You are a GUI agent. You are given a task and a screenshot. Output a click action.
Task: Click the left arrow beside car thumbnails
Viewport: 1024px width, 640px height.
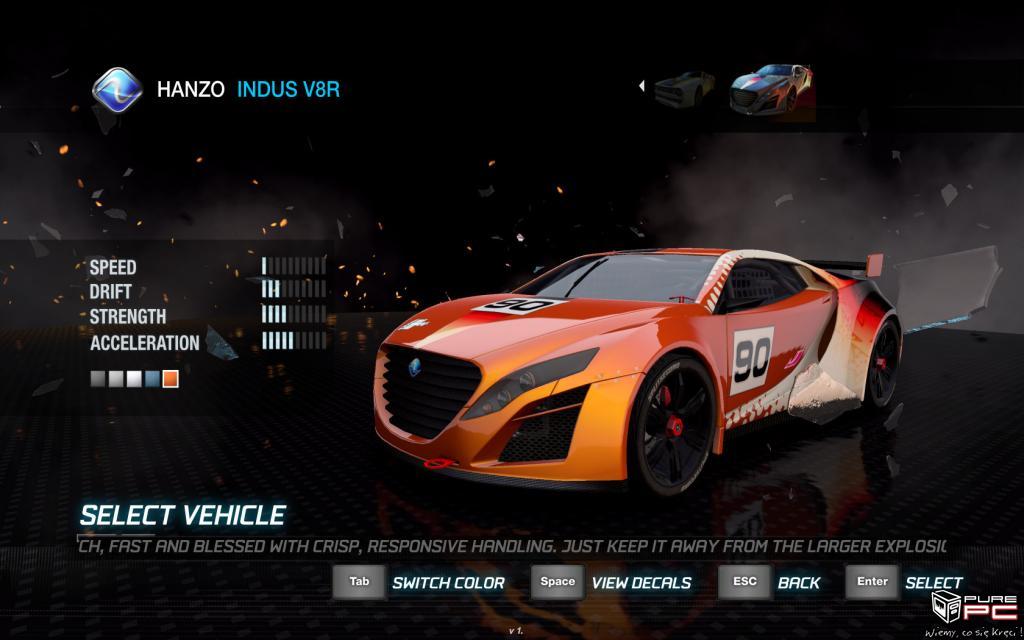[x=641, y=87]
